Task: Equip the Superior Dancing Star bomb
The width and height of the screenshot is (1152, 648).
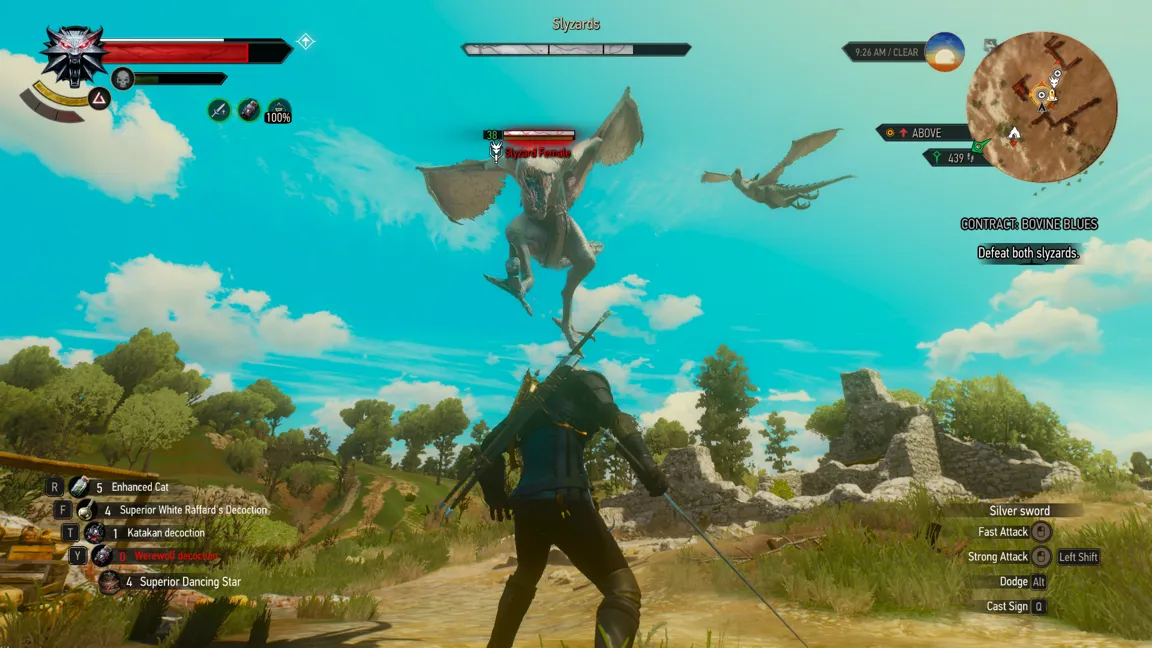Action: 110,582
